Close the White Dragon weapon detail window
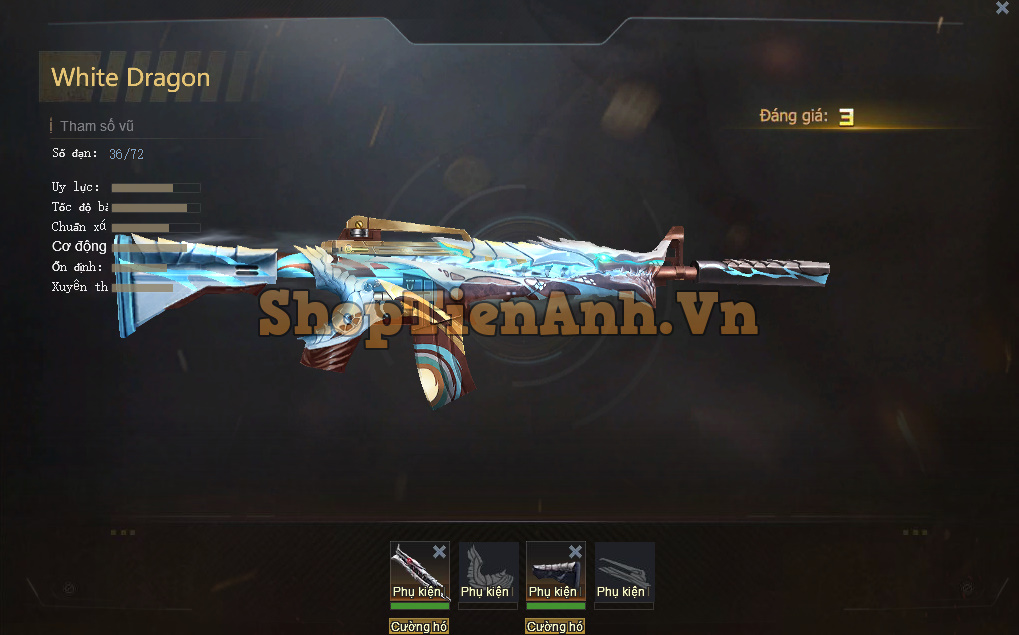 (1002, 8)
